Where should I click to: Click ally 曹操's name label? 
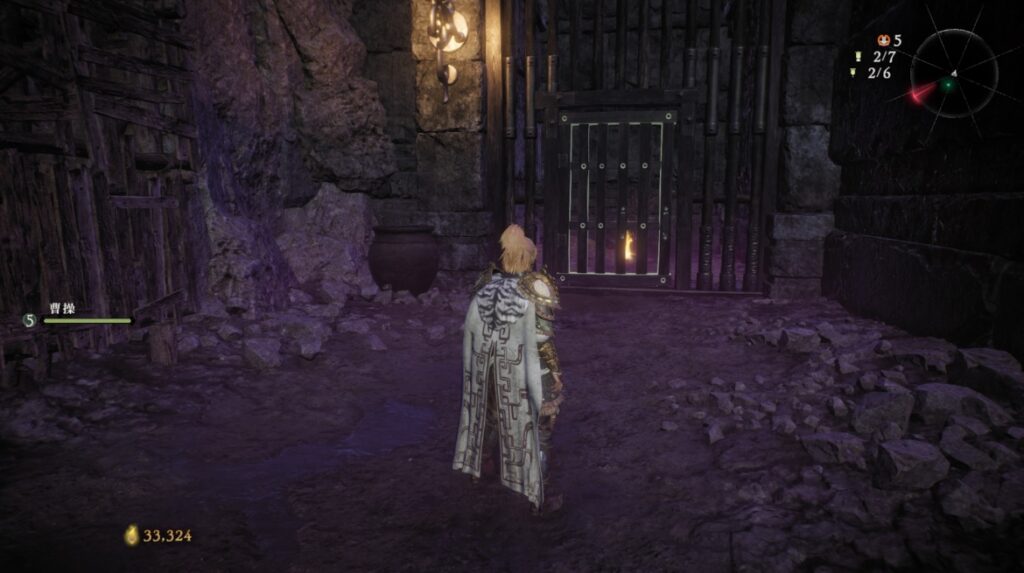pos(63,309)
